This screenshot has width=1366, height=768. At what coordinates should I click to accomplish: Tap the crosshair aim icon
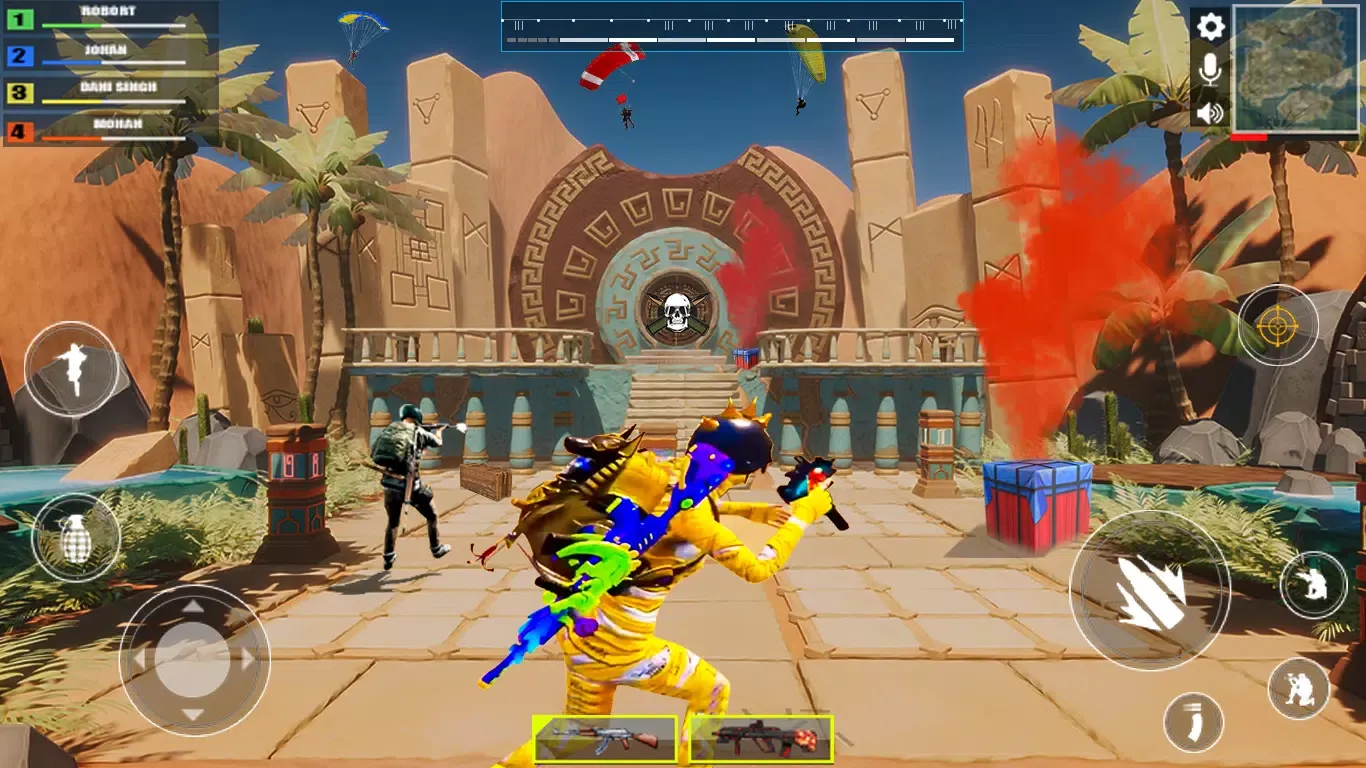pos(1278,326)
